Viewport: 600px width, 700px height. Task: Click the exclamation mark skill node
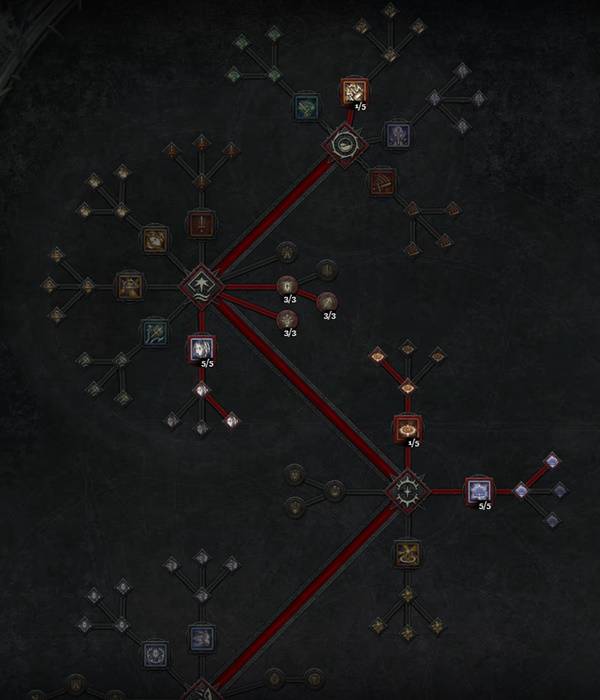[x=201, y=224]
